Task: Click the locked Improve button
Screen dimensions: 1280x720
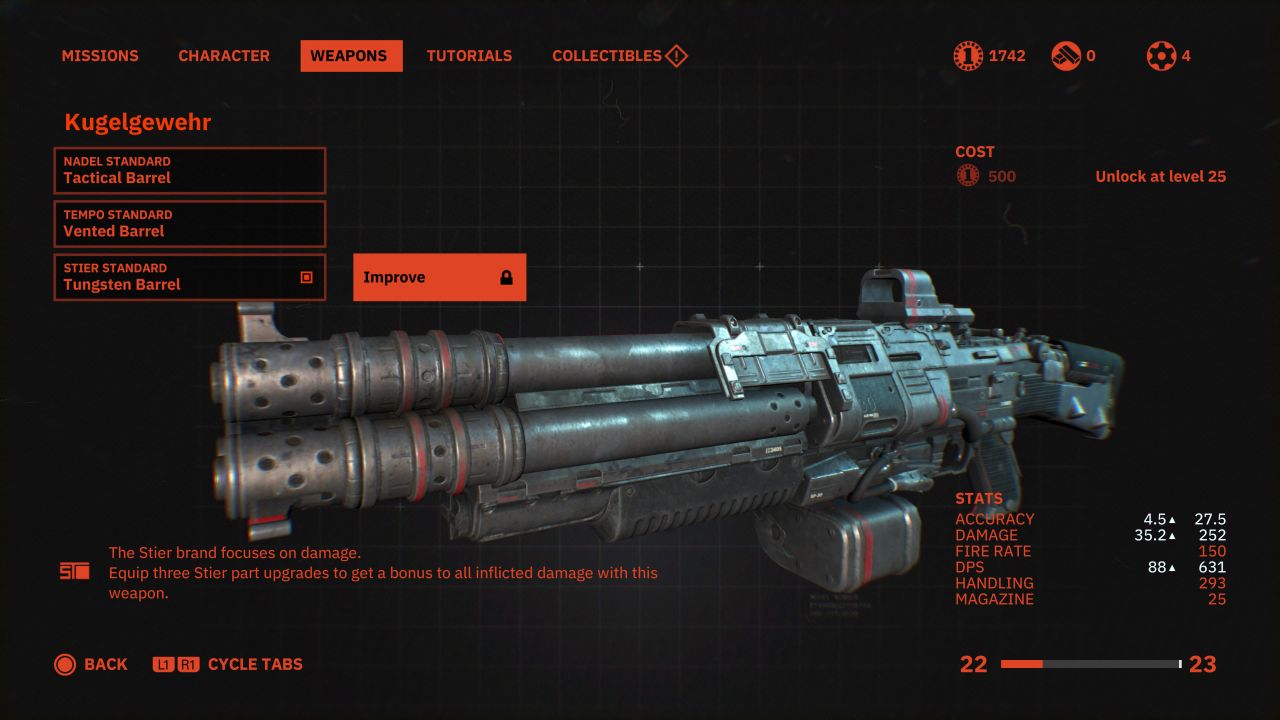Action: [439, 277]
